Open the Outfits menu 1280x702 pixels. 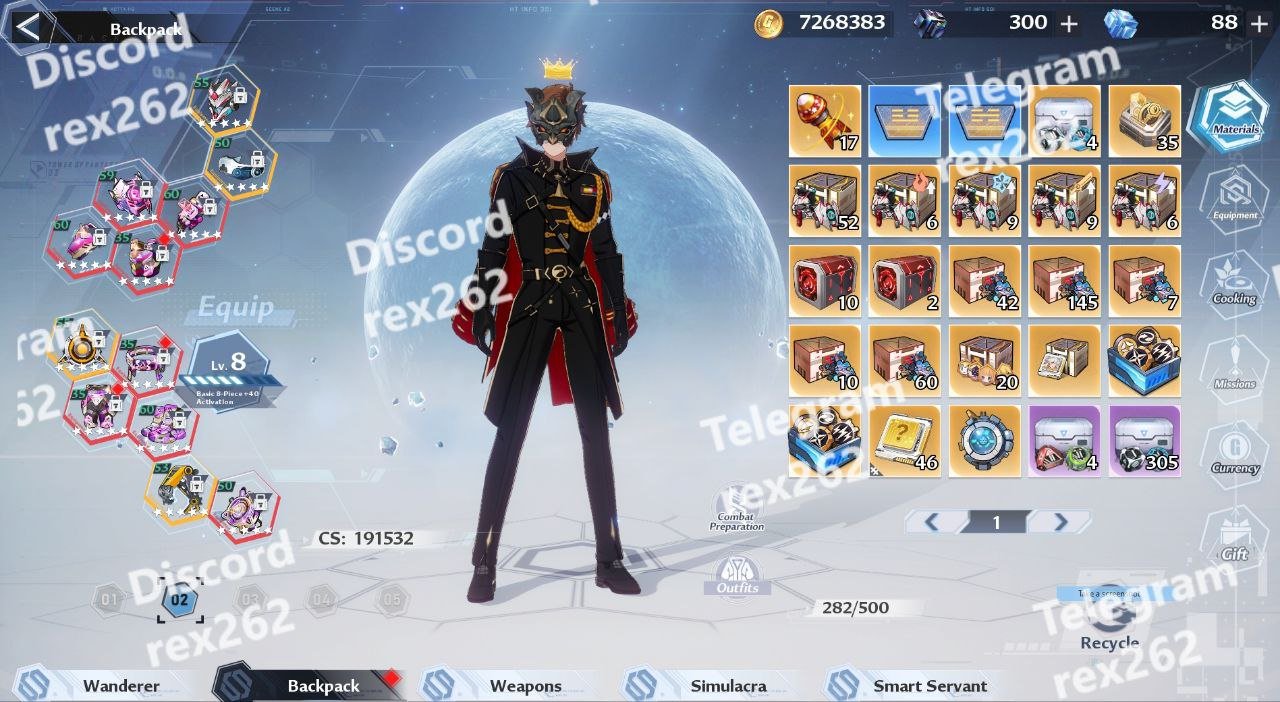click(x=737, y=575)
